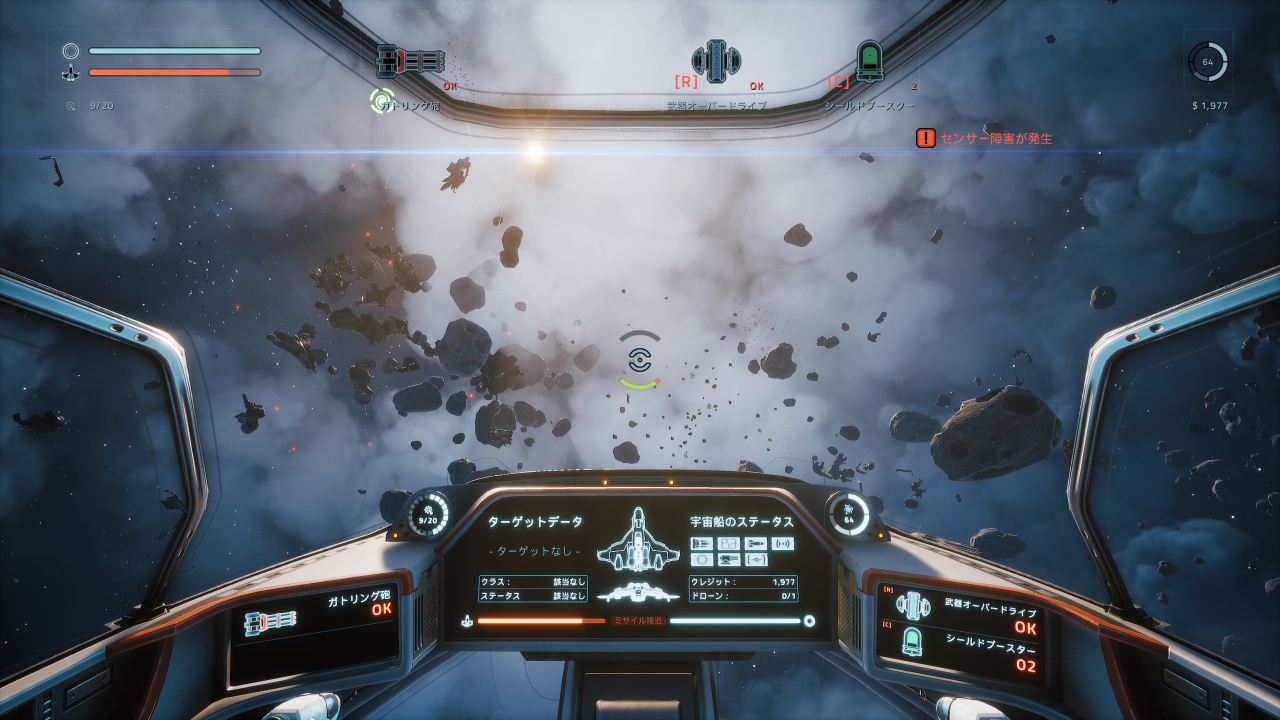Click the ship diagram on the cockpit center display
Viewport: 1280px width, 720px height.
coord(637,540)
